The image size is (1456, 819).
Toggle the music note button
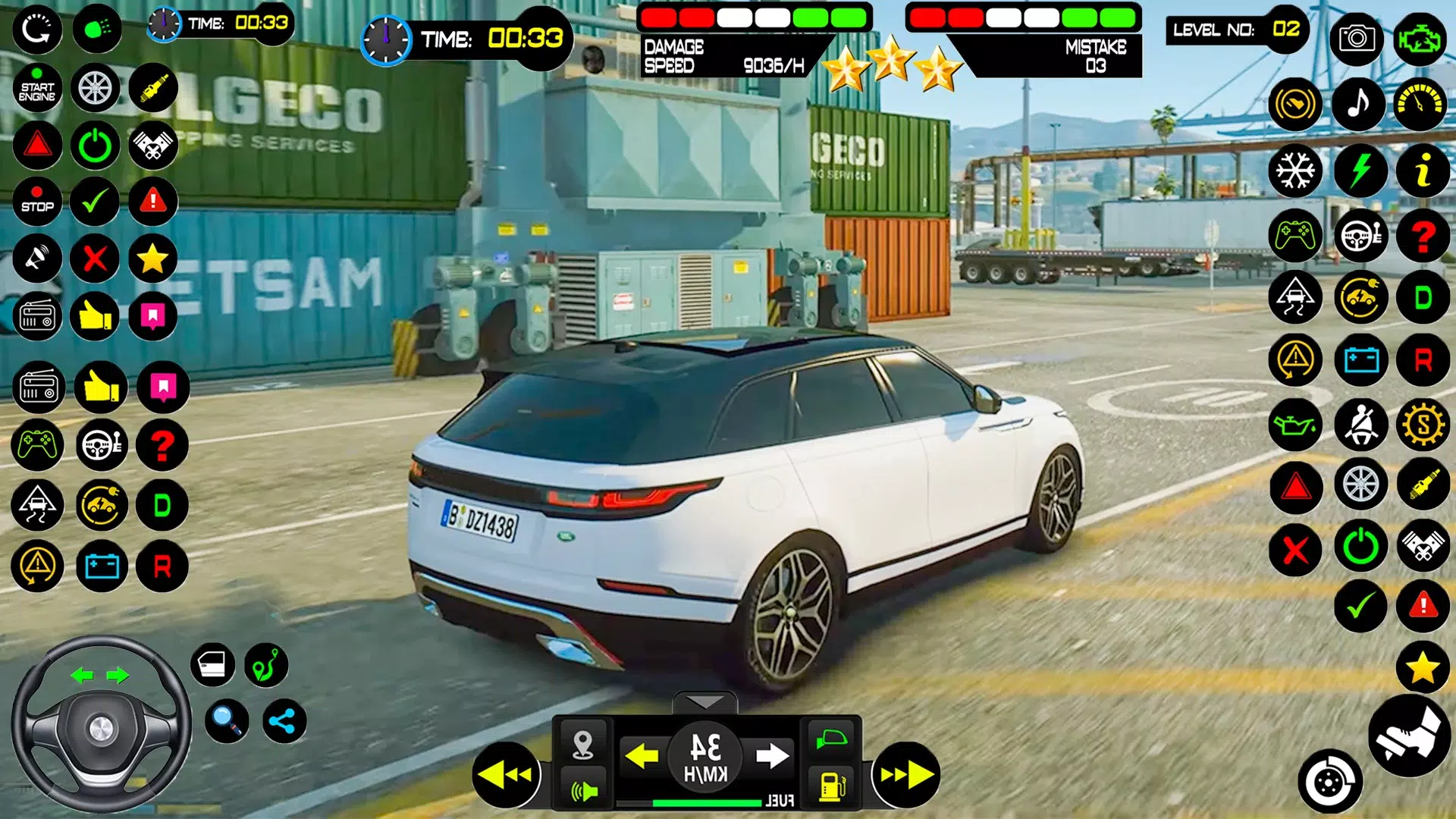[x=1358, y=104]
